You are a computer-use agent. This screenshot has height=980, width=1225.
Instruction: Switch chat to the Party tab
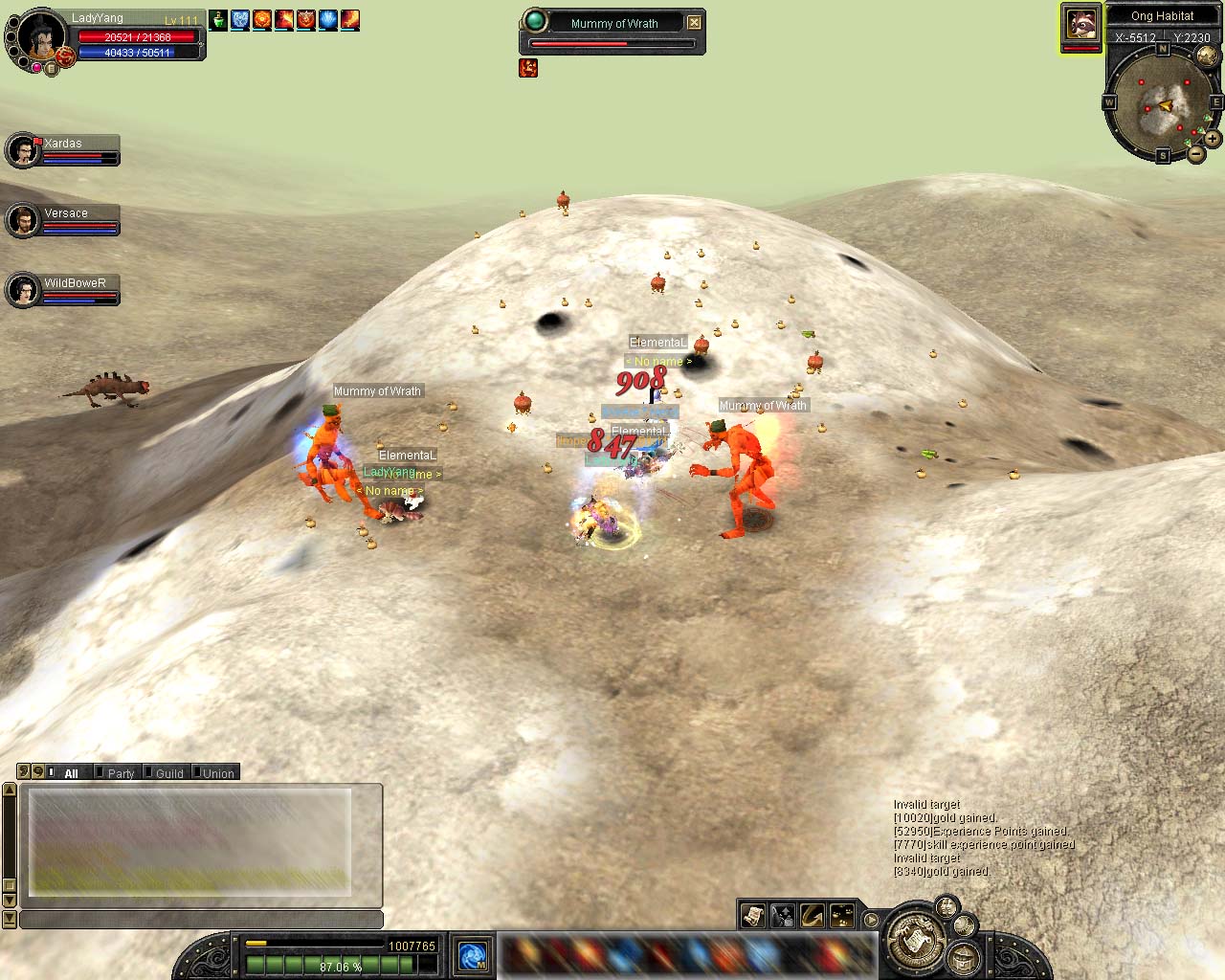[121, 773]
